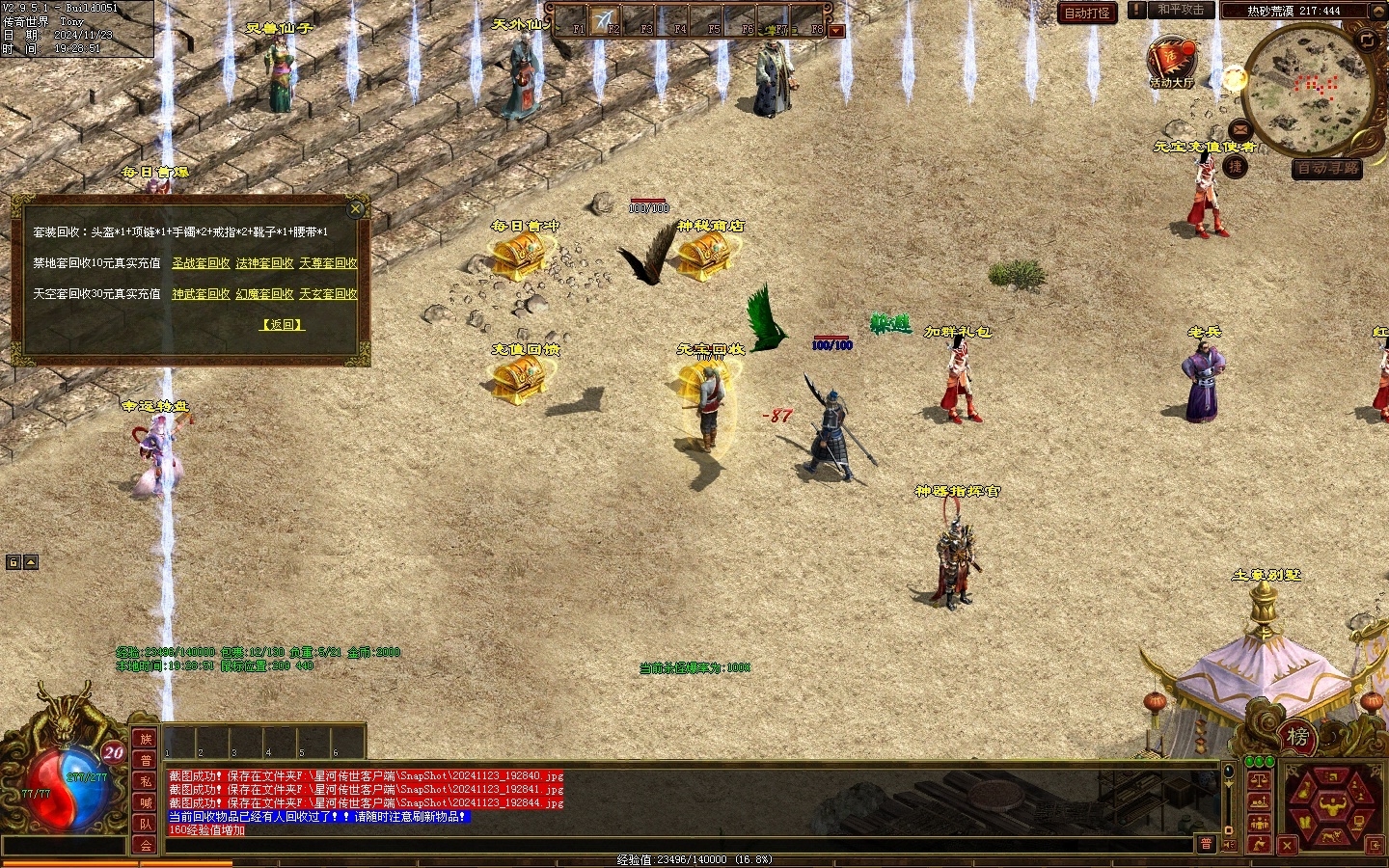
Task: Choose 圣战套回收 recycling option
Action: point(201,263)
